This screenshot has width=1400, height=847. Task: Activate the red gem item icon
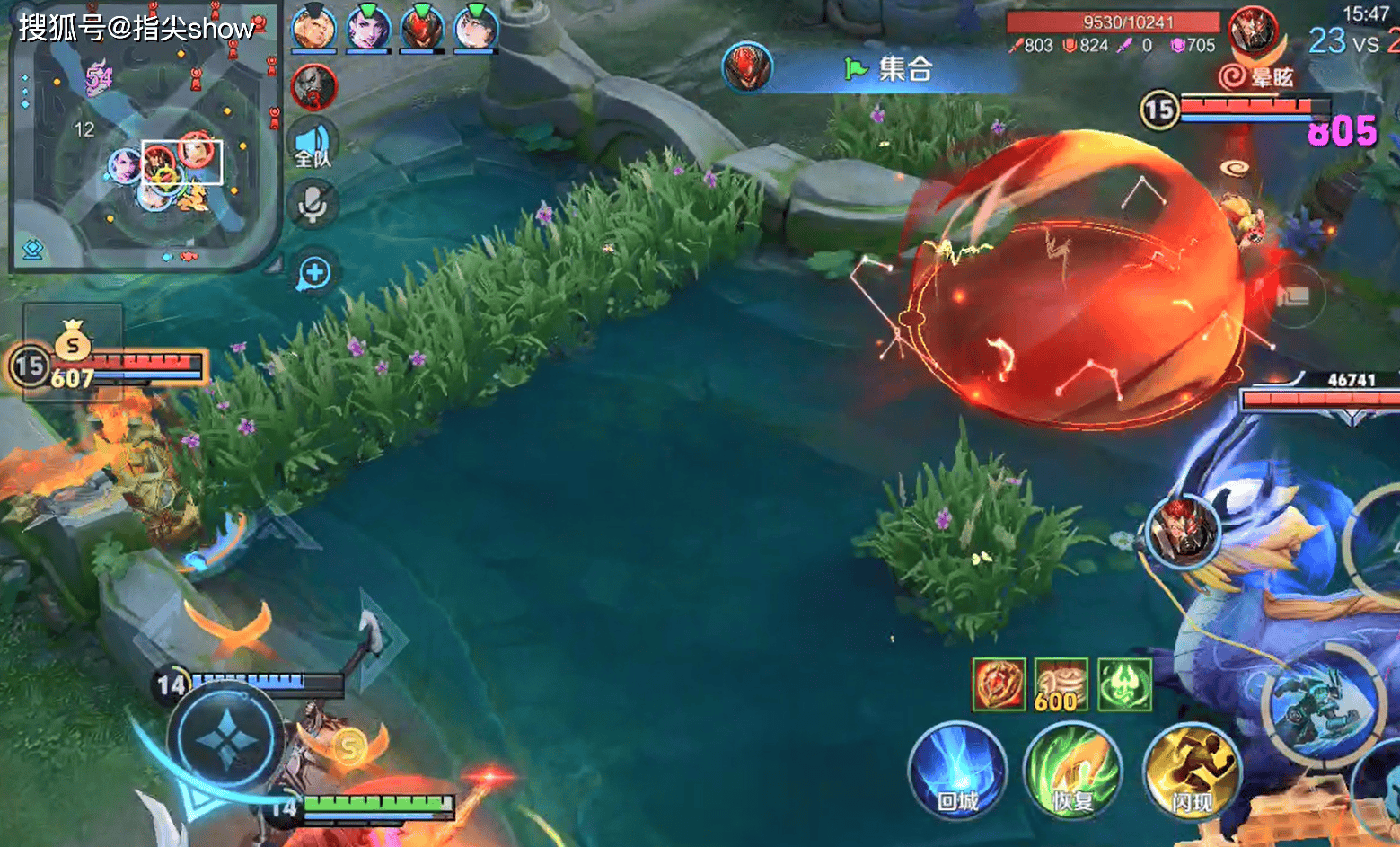pos(999,684)
